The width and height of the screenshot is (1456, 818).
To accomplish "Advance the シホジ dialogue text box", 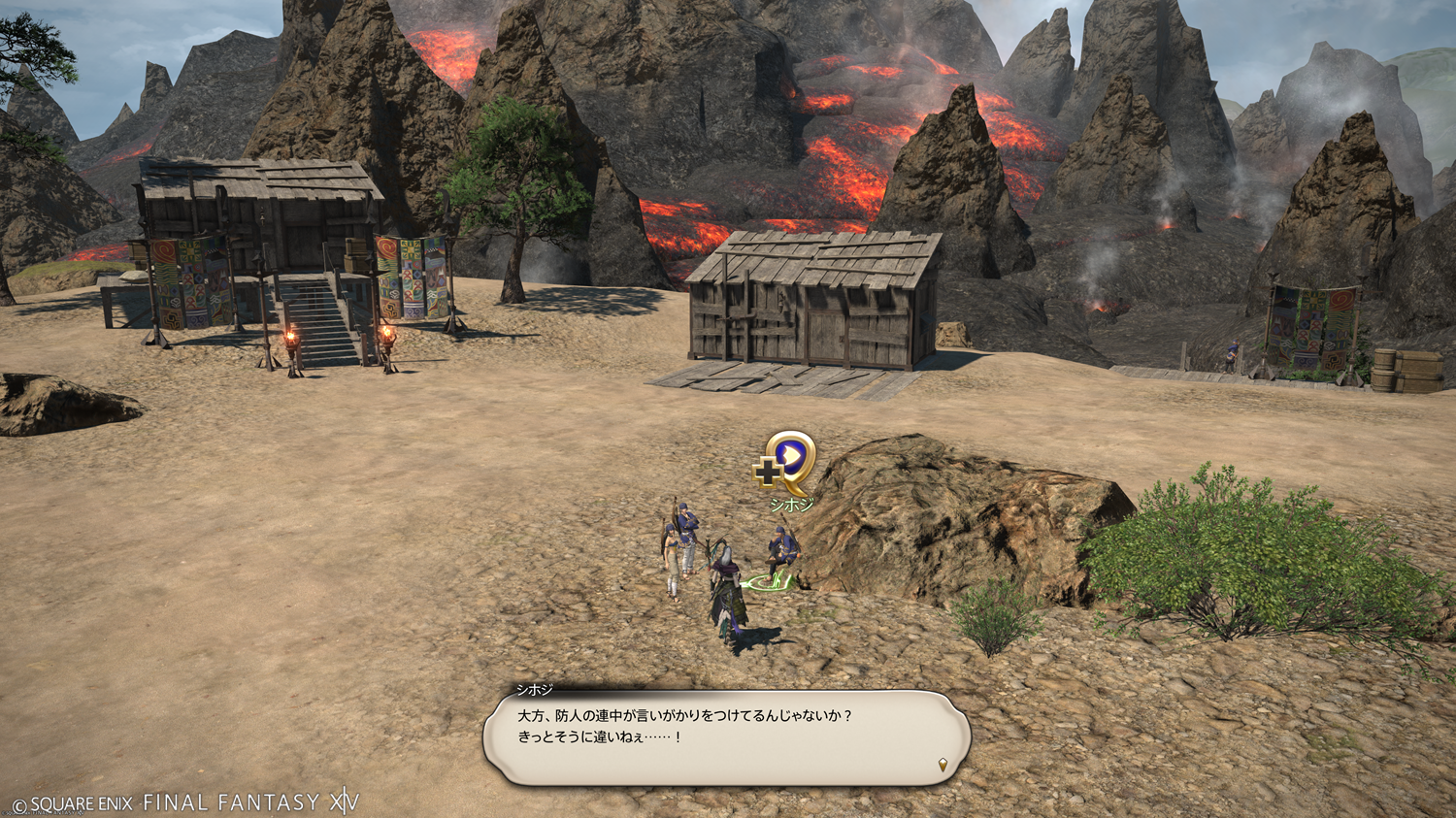I will [726, 737].
